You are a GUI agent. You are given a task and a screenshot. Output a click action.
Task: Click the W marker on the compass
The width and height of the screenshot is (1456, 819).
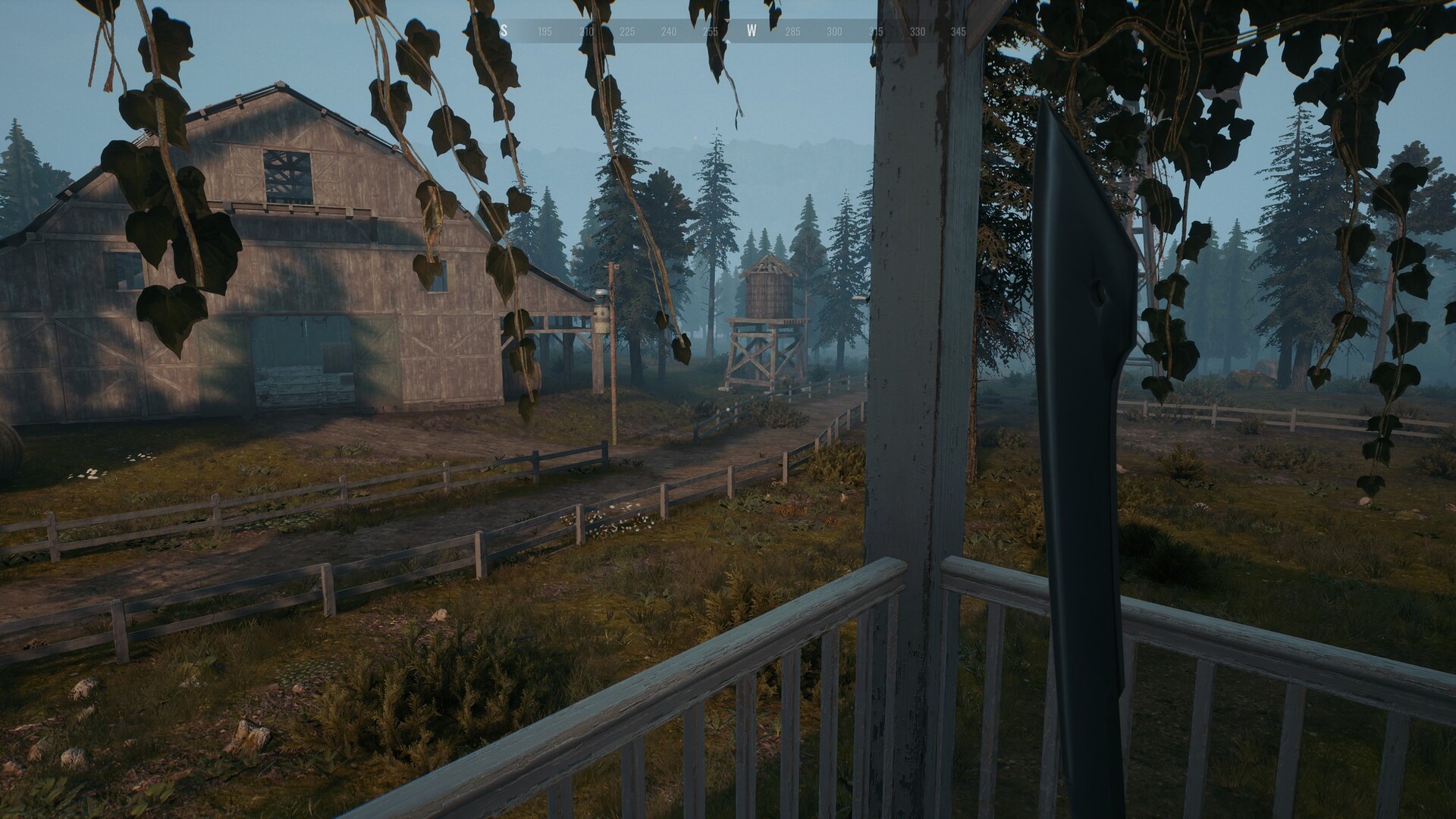click(x=751, y=29)
